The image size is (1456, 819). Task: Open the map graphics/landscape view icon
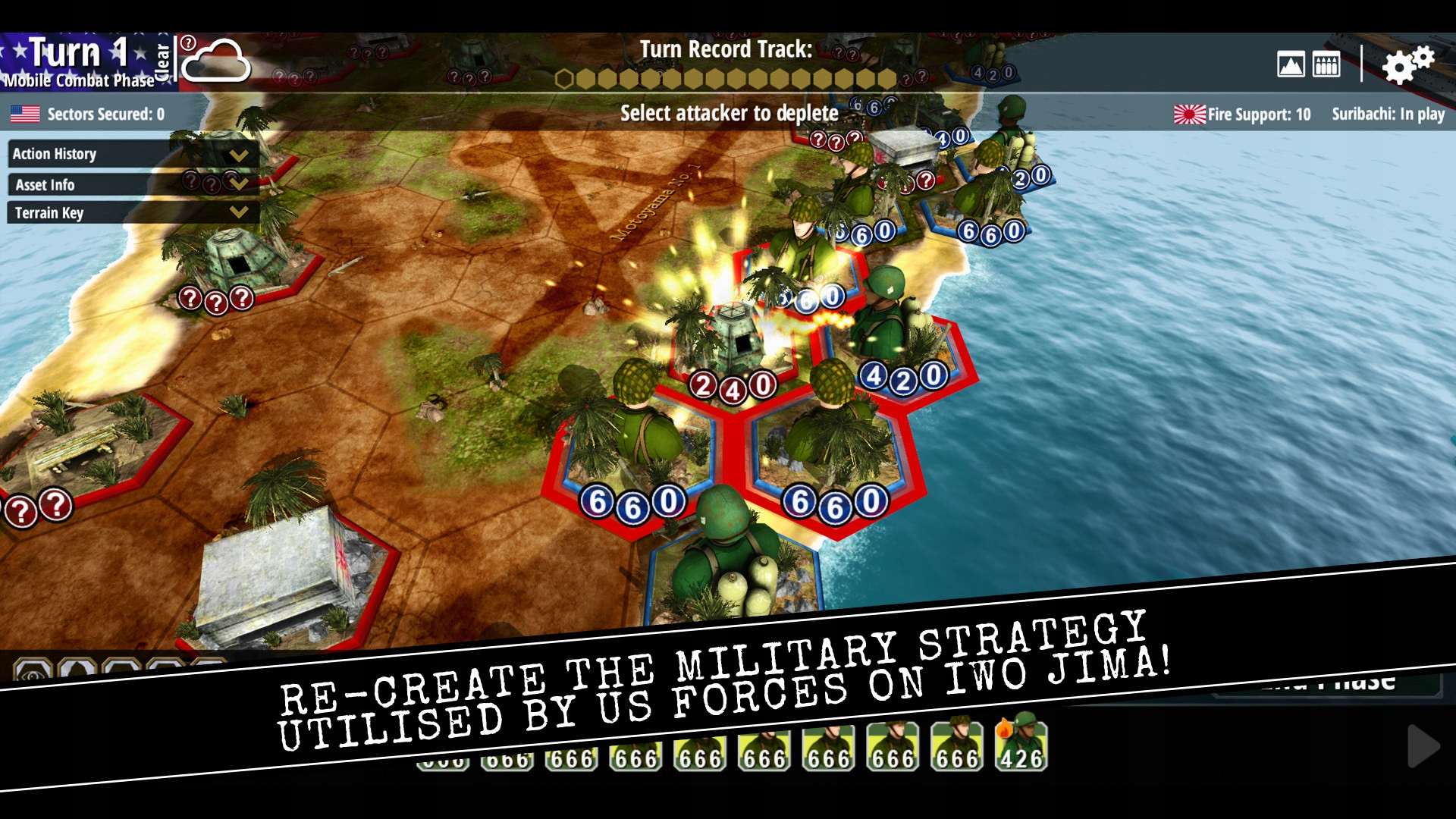pos(1291,65)
